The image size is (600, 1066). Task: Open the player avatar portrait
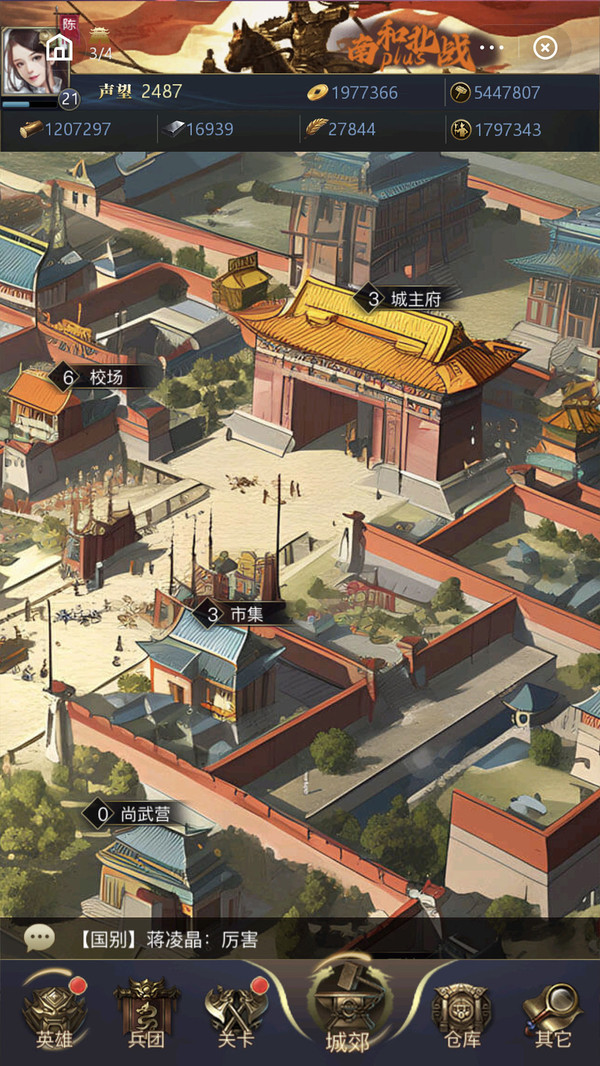click(x=30, y=62)
